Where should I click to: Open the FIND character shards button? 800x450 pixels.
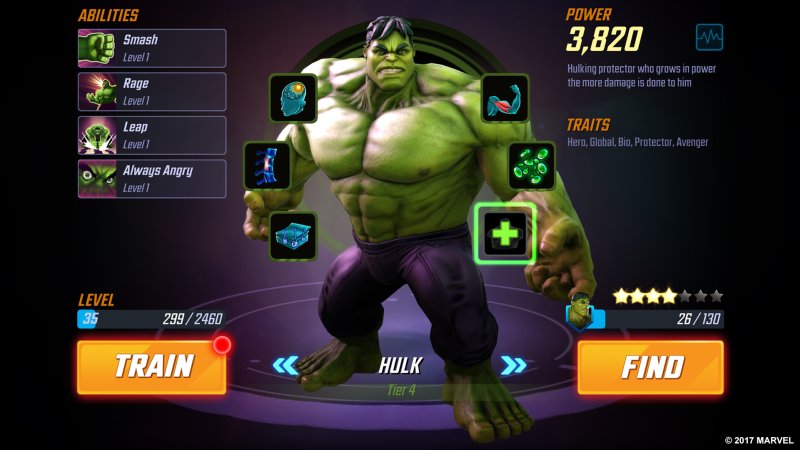tap(650, 367)
